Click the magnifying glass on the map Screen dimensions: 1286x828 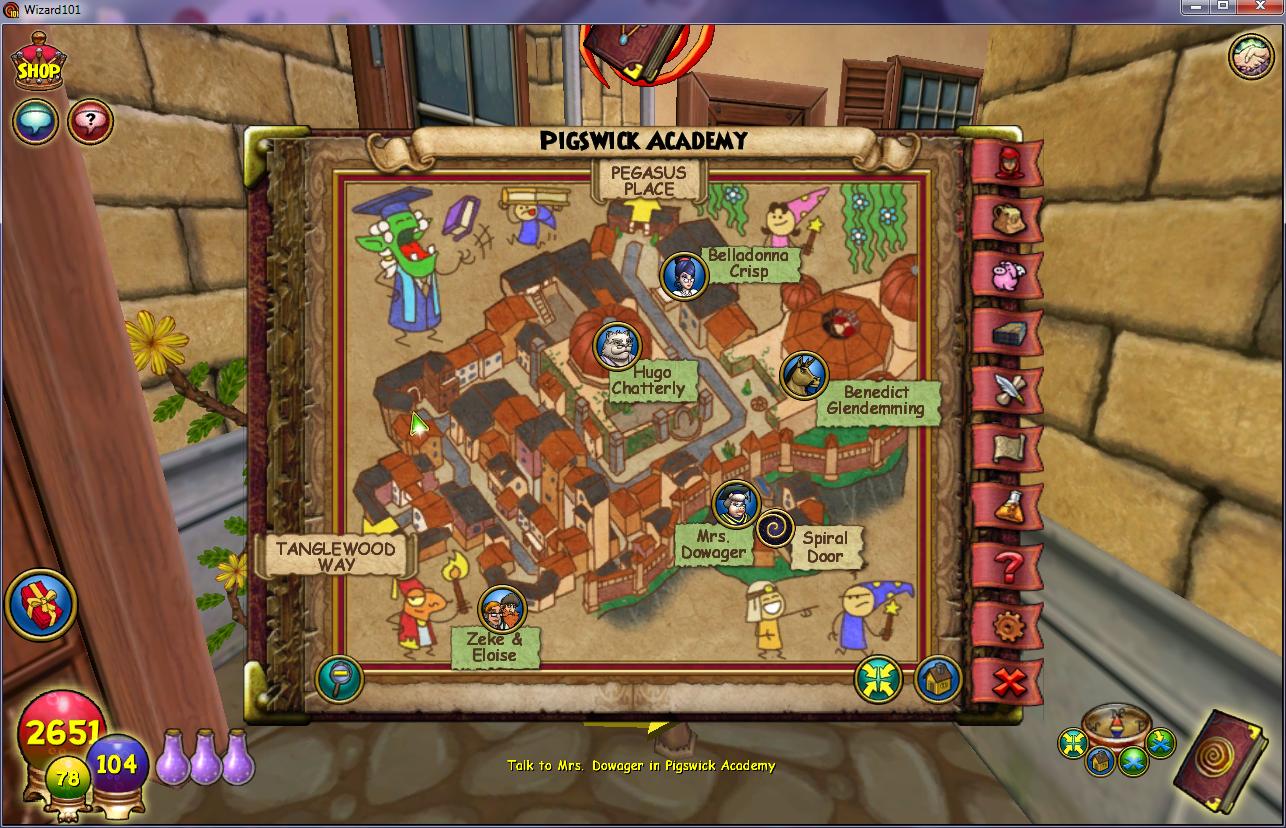340,679
